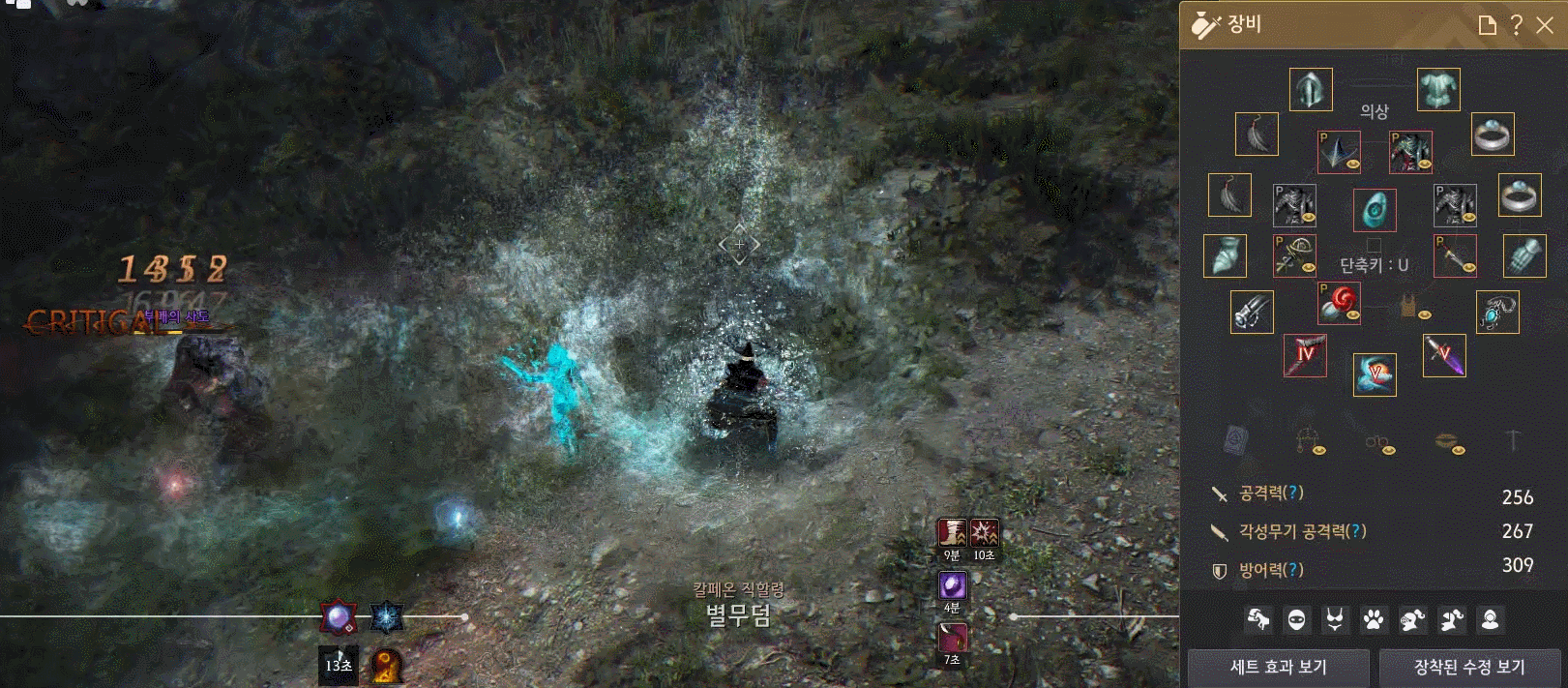The image size is (1568, 688).
Task: Select the red IV main weapon slot
Action: [x=1305, y=354]
